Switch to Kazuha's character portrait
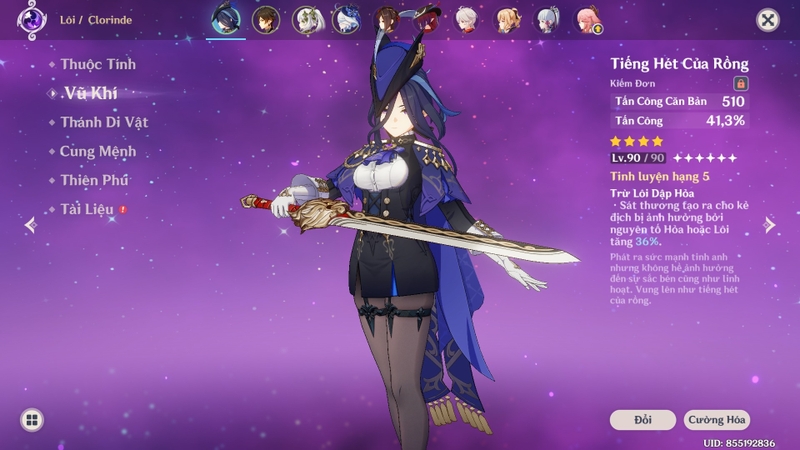Screen dimensions: 800x450 (x=467, y=20)
